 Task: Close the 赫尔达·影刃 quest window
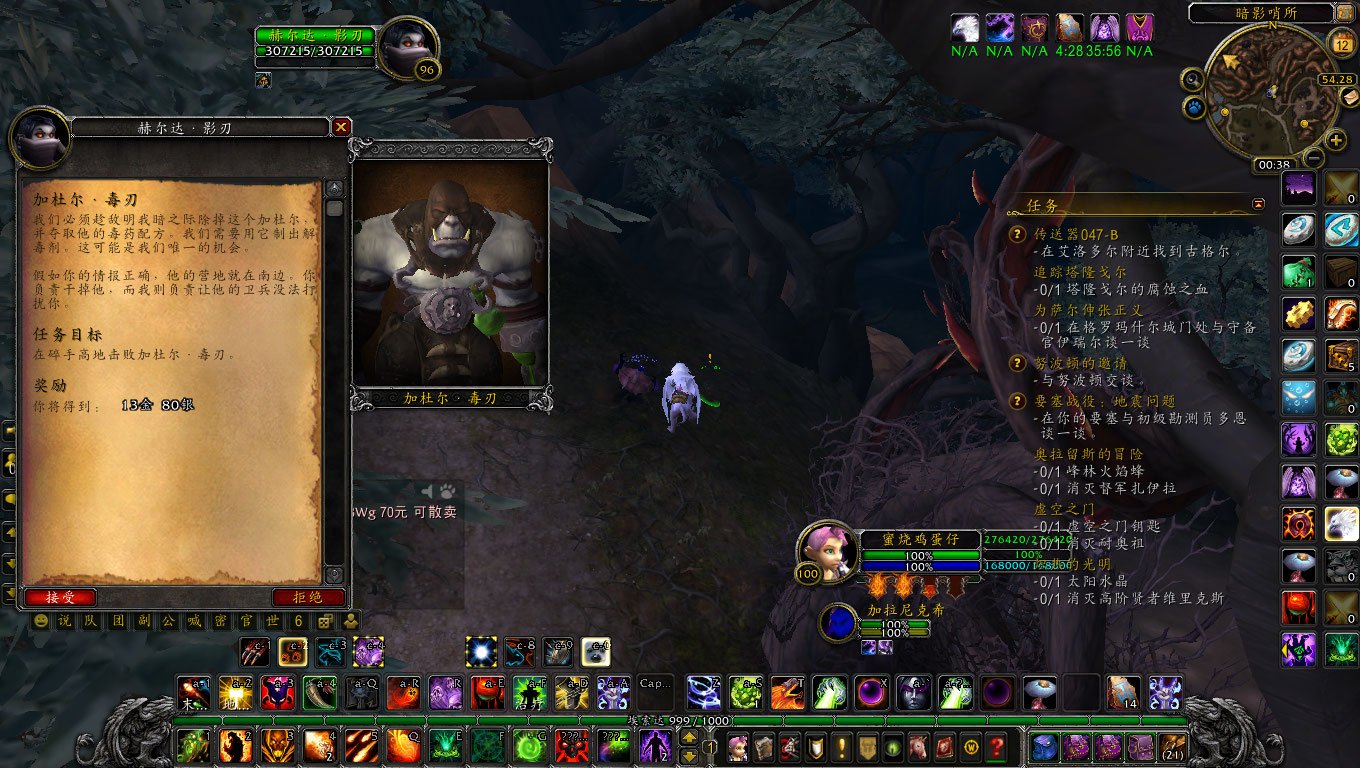pos(341,127)
